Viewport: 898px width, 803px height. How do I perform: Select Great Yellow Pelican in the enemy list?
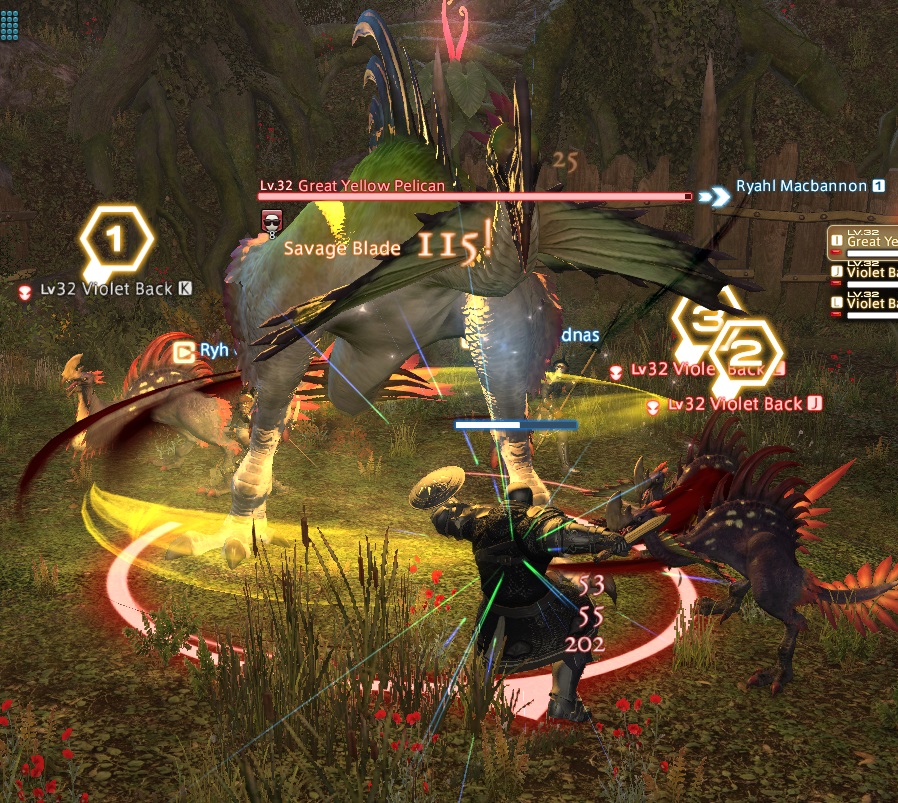tap(866, 240)
